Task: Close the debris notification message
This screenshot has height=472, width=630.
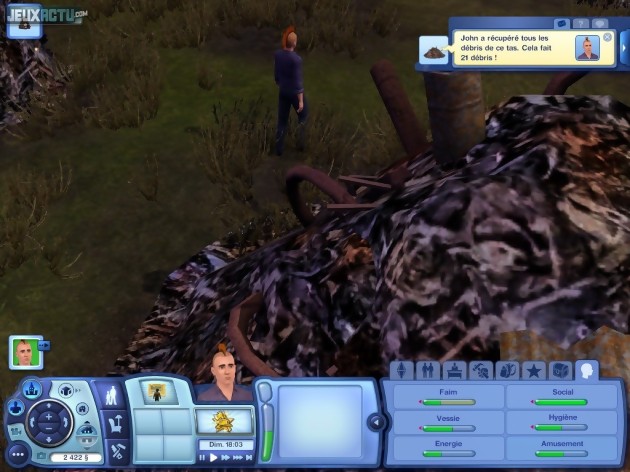Action: pyautogui.click(x=607, y=37)
